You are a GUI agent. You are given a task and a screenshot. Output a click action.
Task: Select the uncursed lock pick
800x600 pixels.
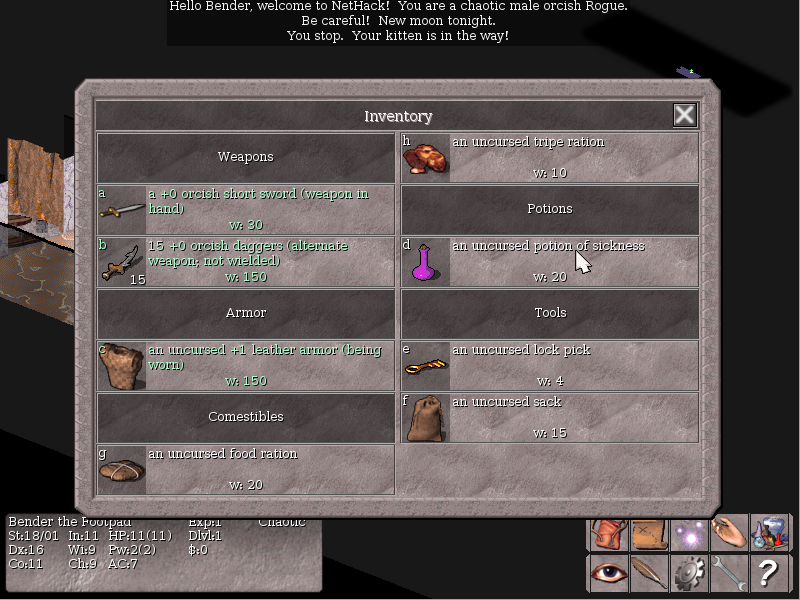point(549,365)
